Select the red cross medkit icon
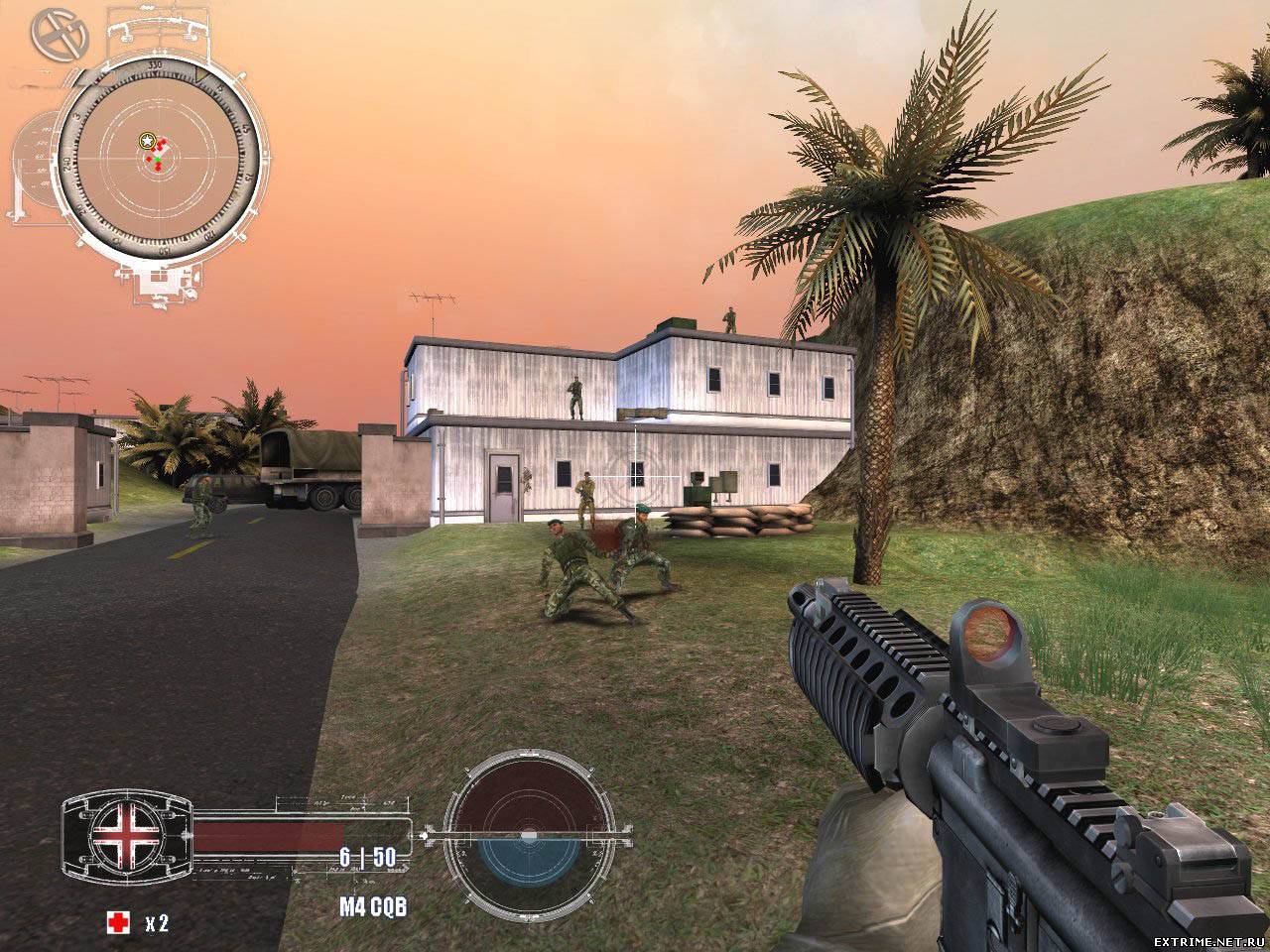Viewport: 1270px width, 952px height. 117,923
